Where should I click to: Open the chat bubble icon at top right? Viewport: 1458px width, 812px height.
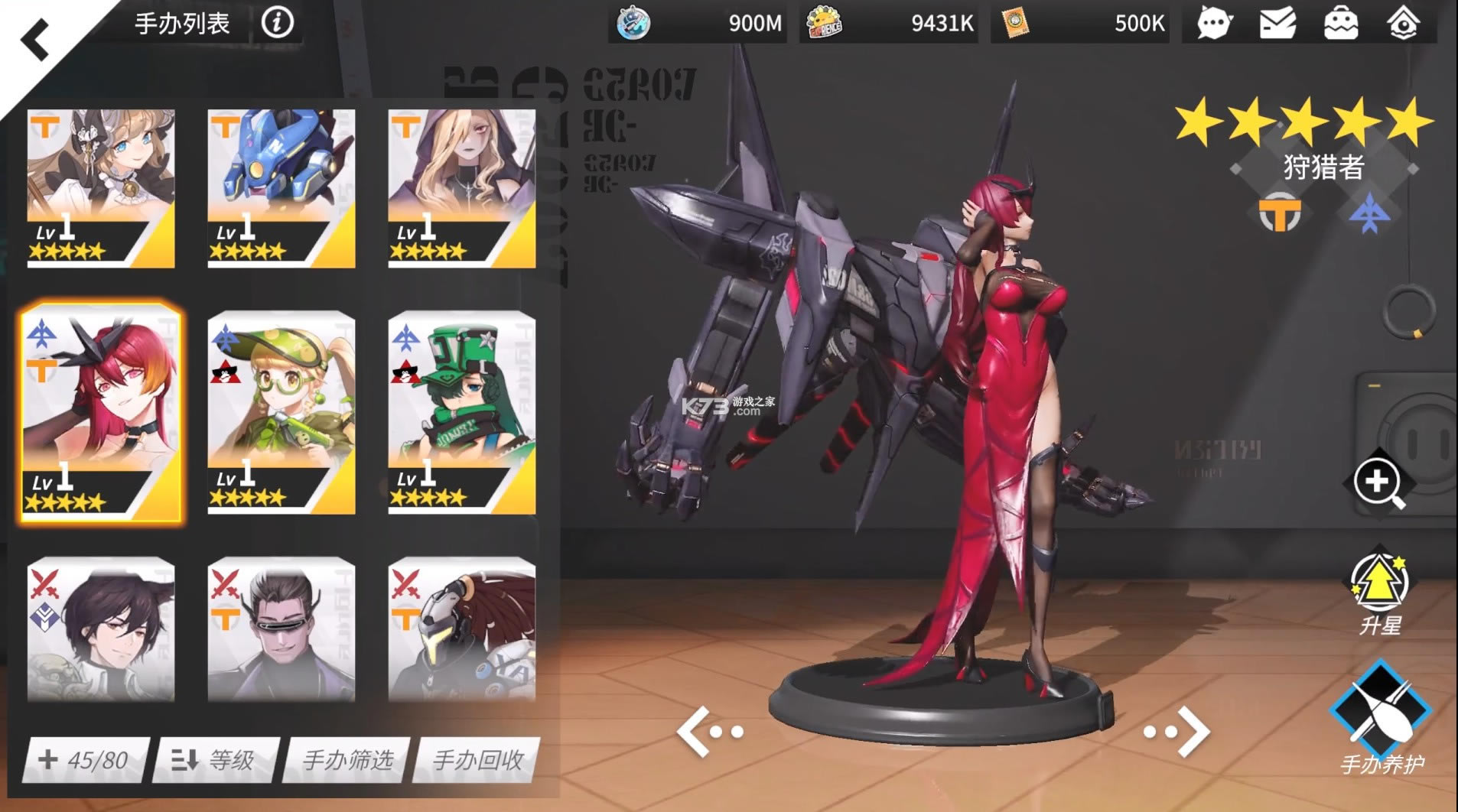[x=1215, y=23]
